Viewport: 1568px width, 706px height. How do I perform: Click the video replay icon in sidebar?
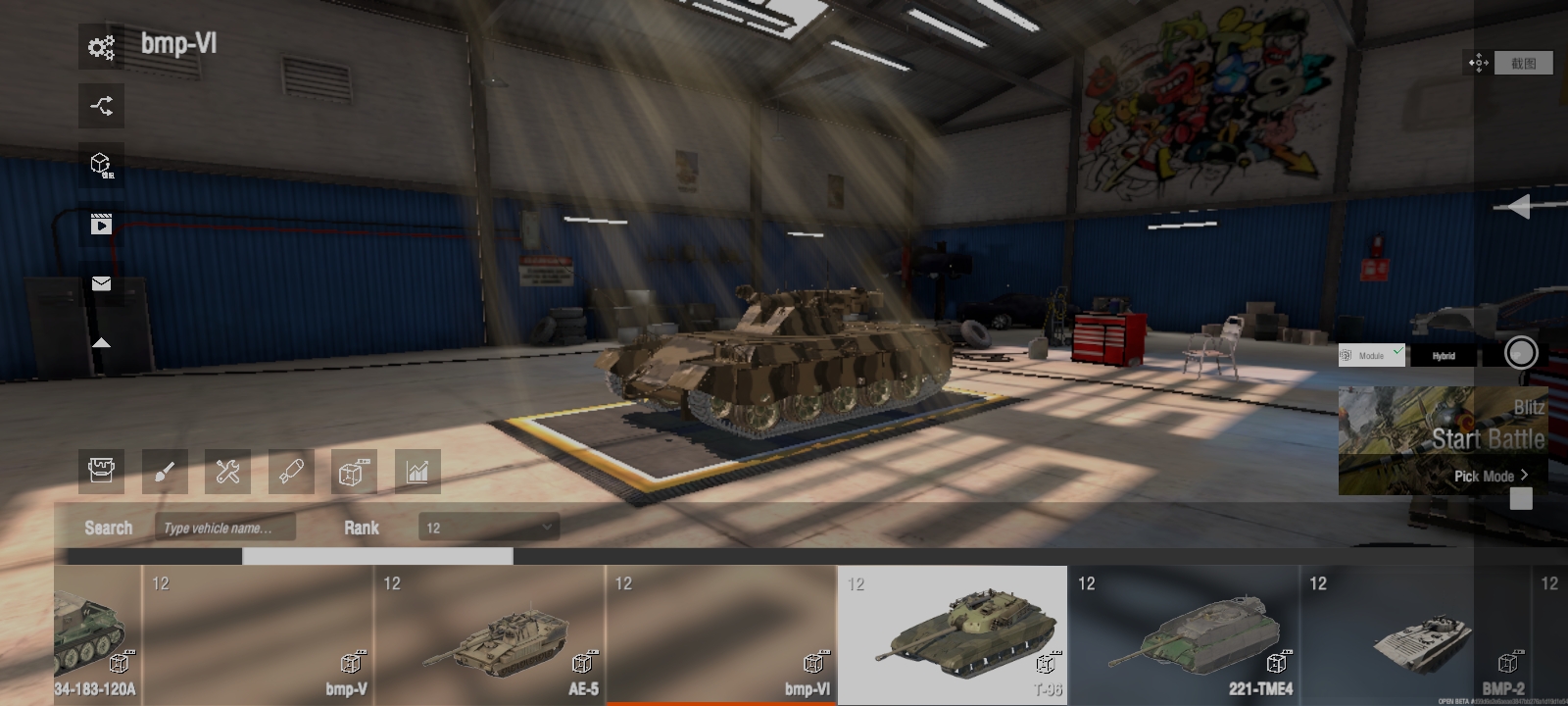[101, 224]
